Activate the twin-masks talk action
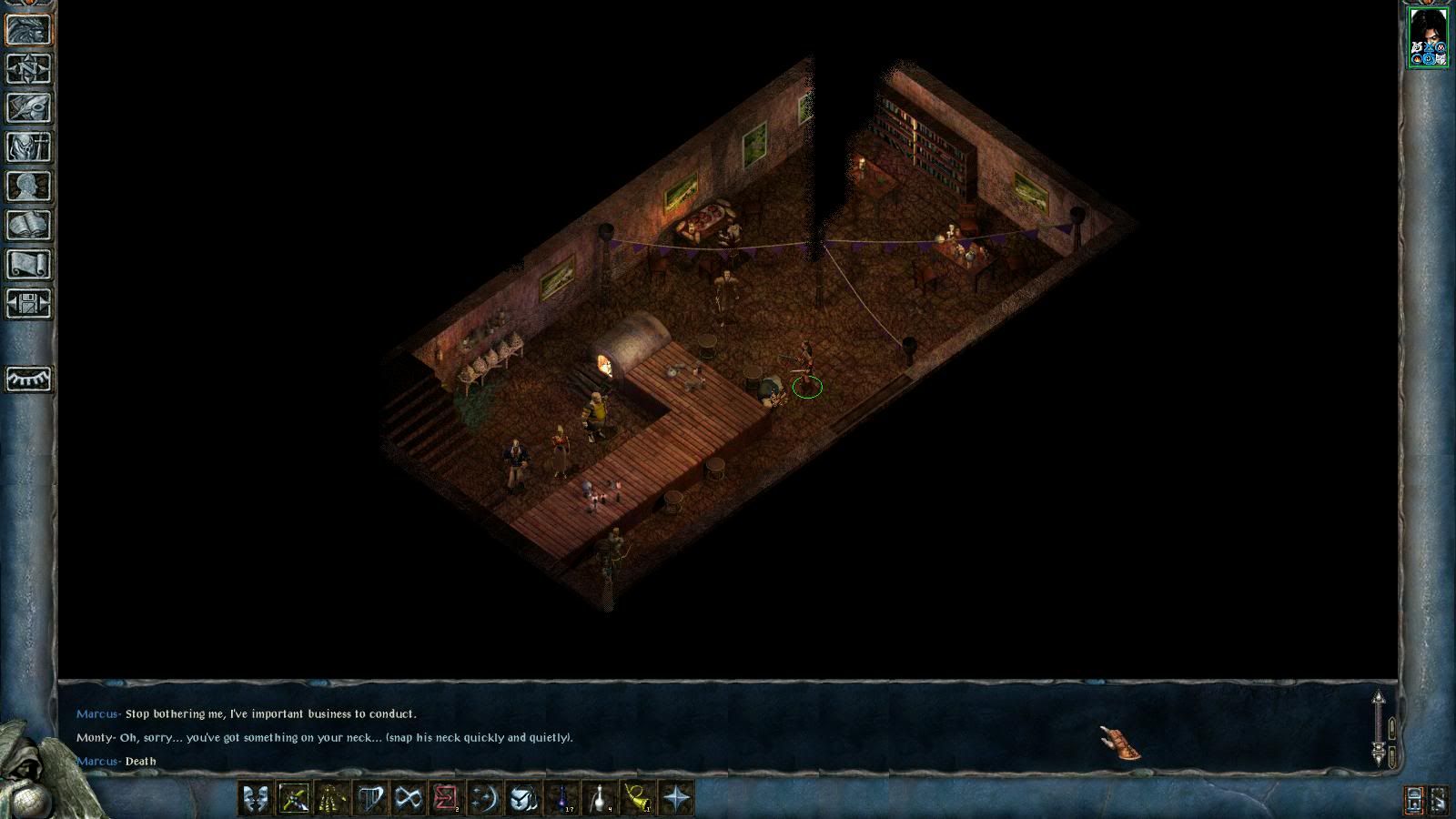This screenshot has height=819, width=1456. pos(256,798)
